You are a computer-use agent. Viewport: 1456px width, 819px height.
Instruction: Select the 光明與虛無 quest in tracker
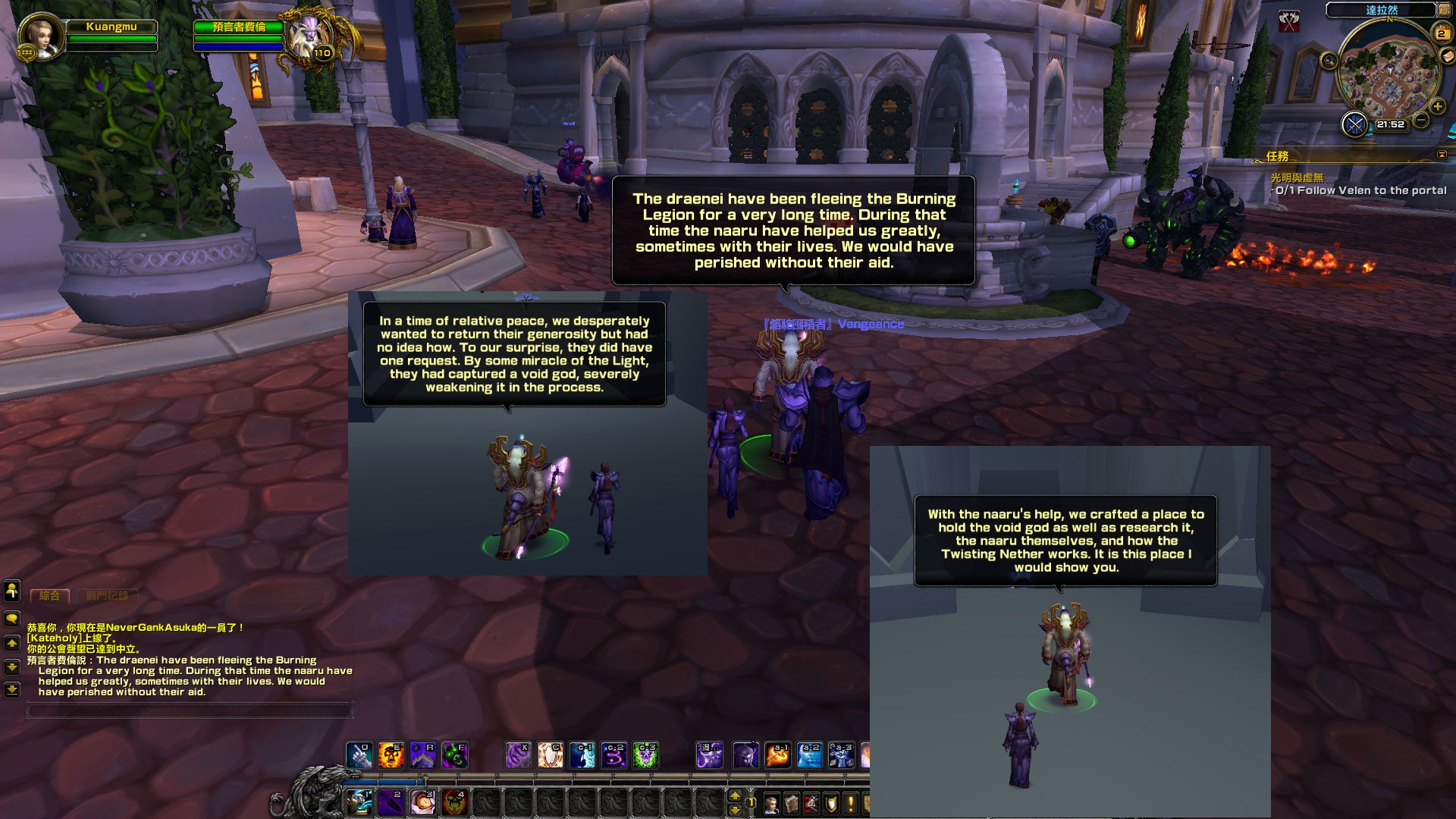coord(1297,177)
